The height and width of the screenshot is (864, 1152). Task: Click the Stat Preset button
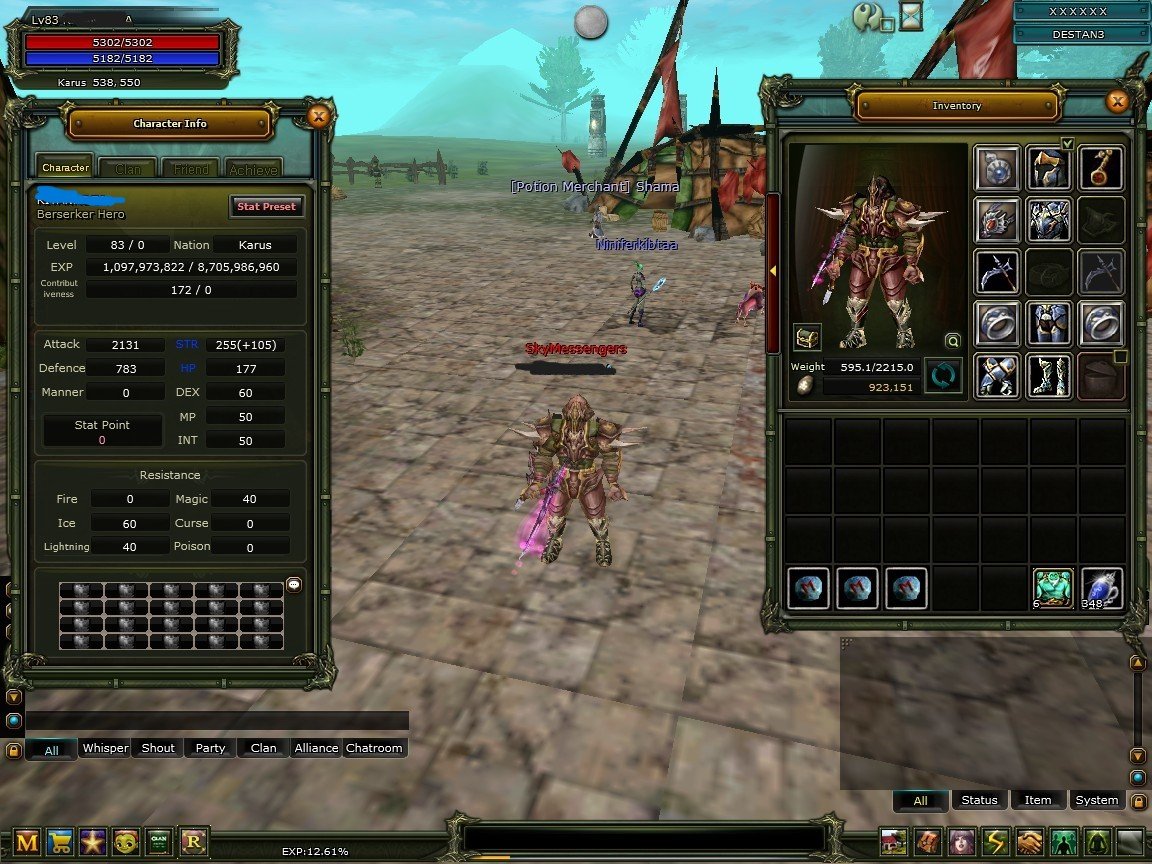(265, 206)
